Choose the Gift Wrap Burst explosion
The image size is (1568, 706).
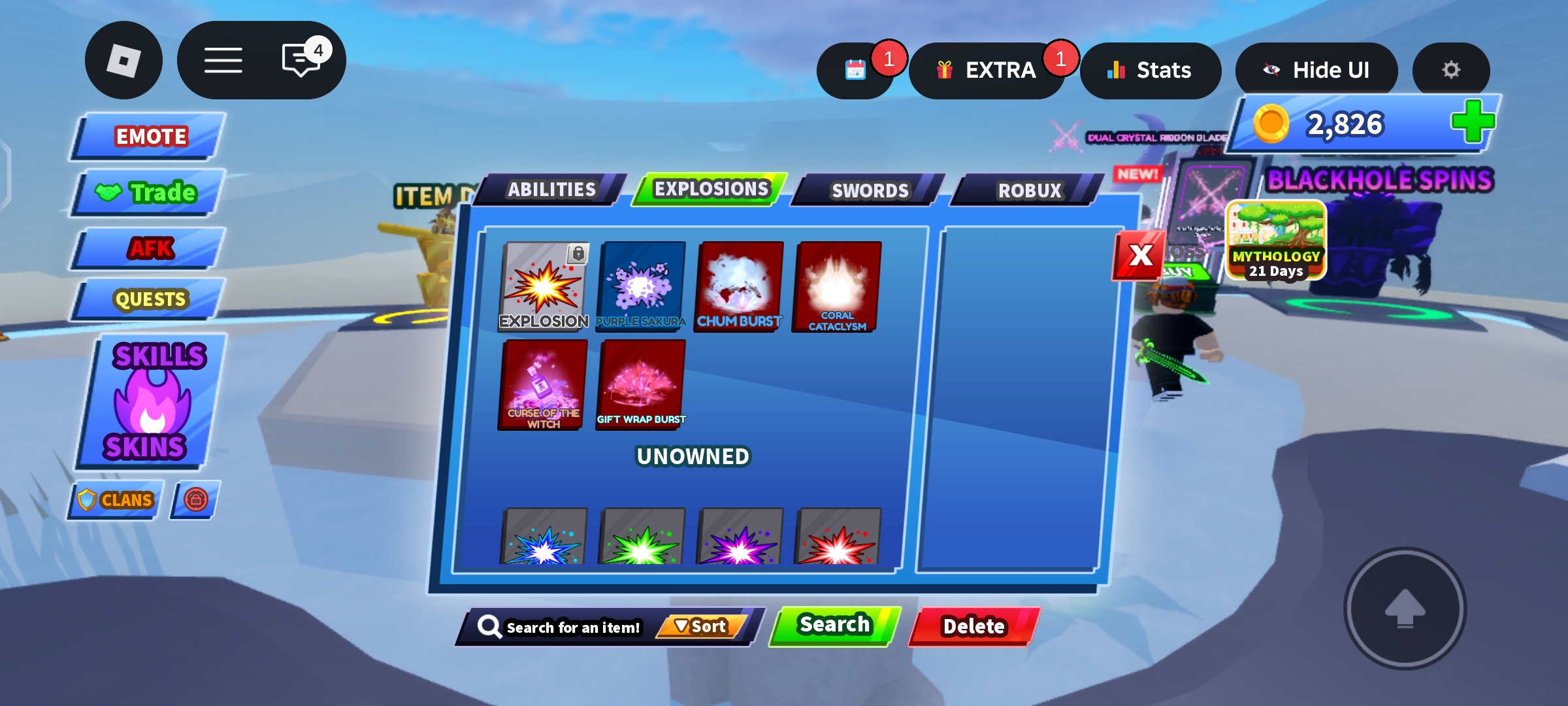(641, 384)
